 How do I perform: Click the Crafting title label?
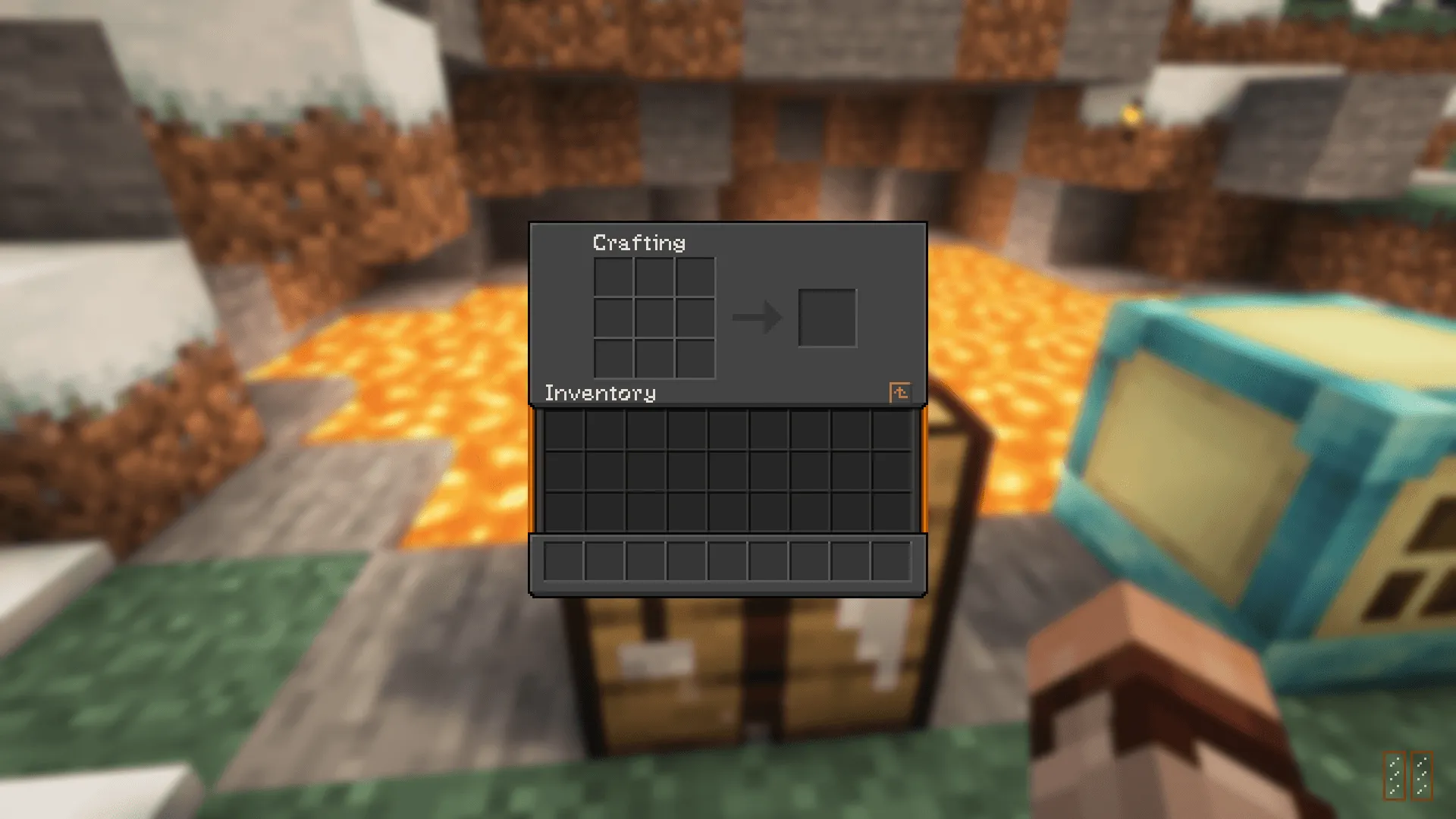click(639, 243)
